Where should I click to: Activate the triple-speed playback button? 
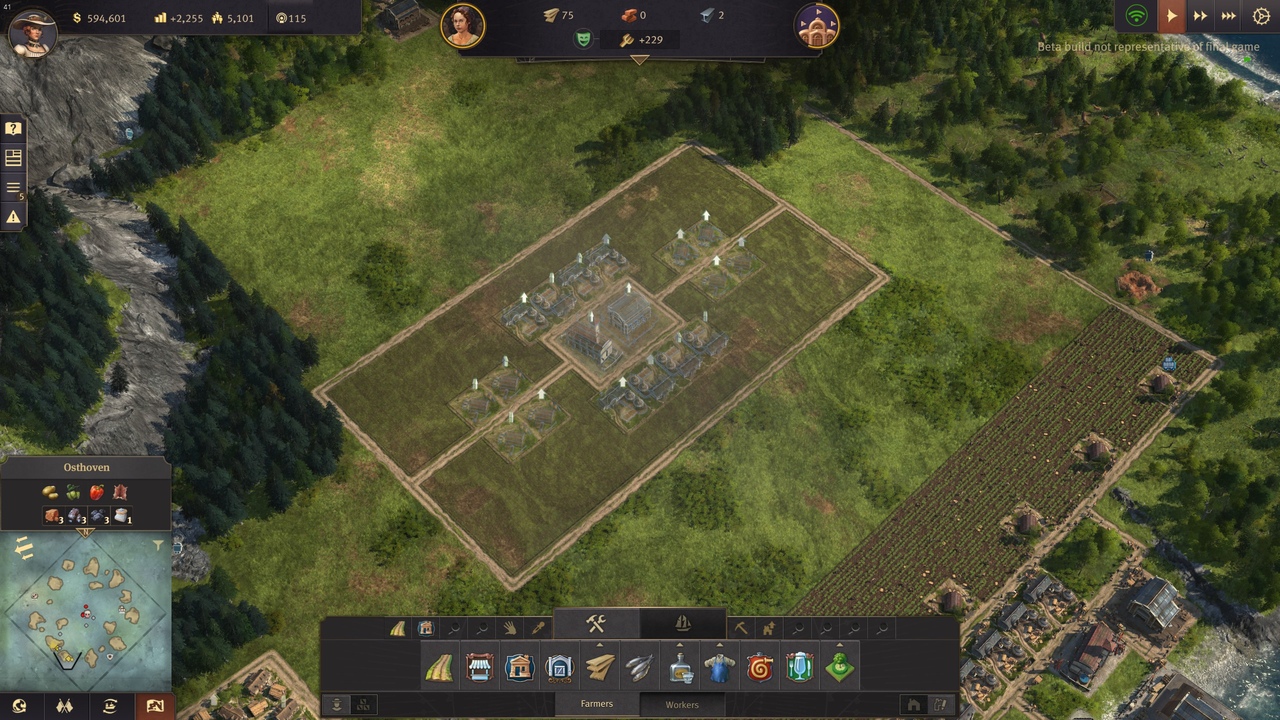tap(1227, 17)
